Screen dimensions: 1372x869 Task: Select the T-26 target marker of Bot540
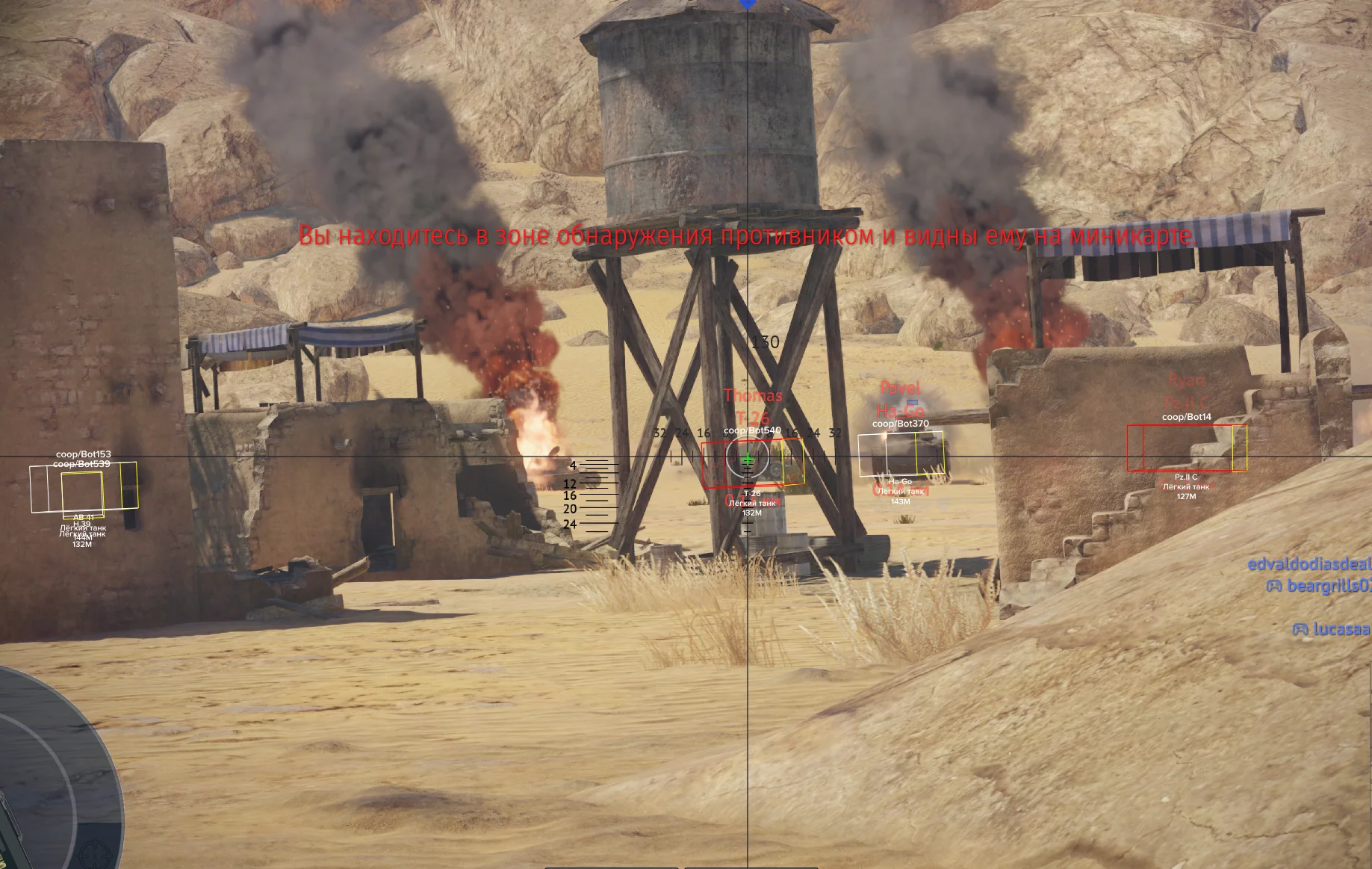coord(753,464)
